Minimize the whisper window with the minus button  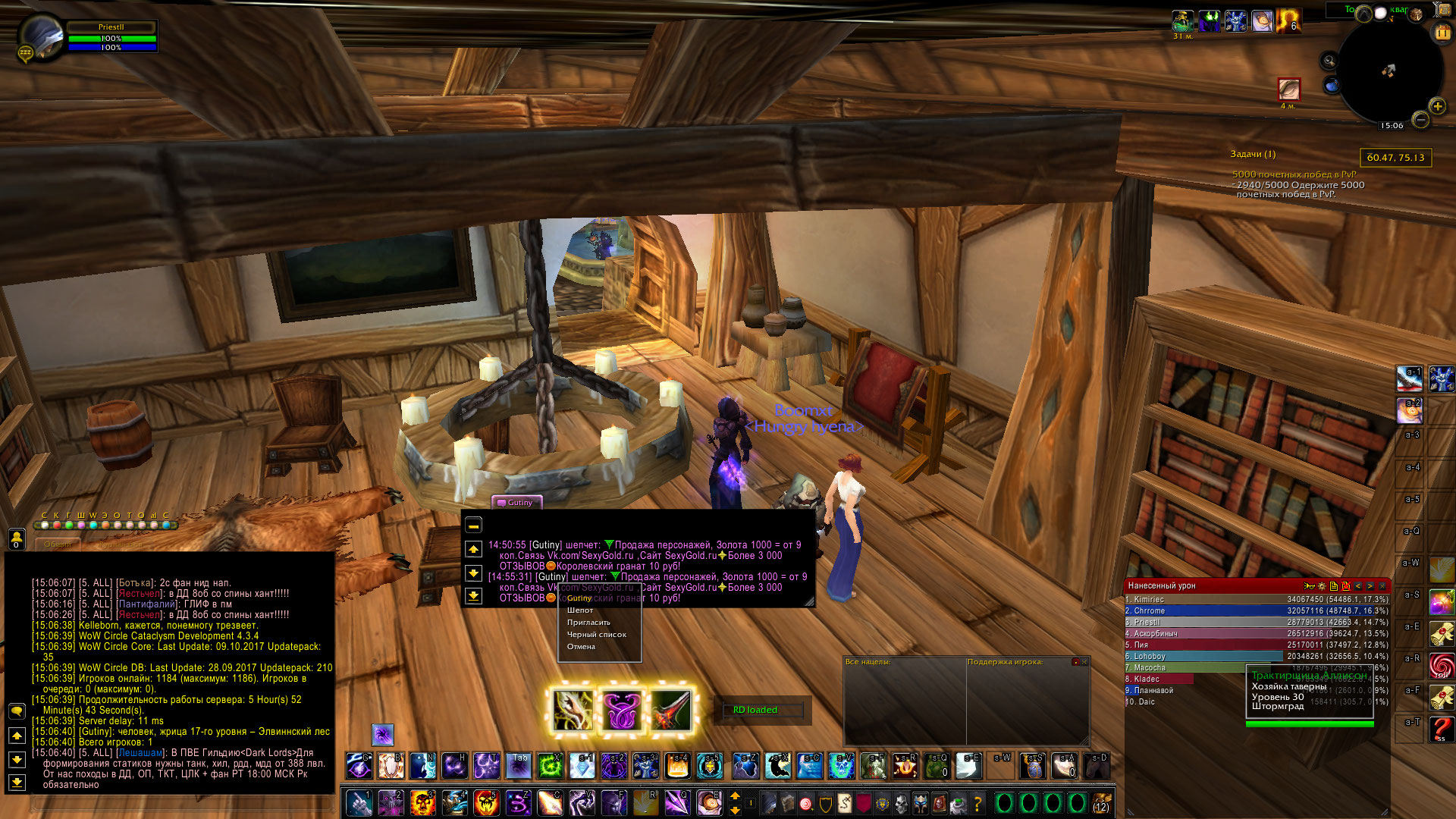[473, 525]
